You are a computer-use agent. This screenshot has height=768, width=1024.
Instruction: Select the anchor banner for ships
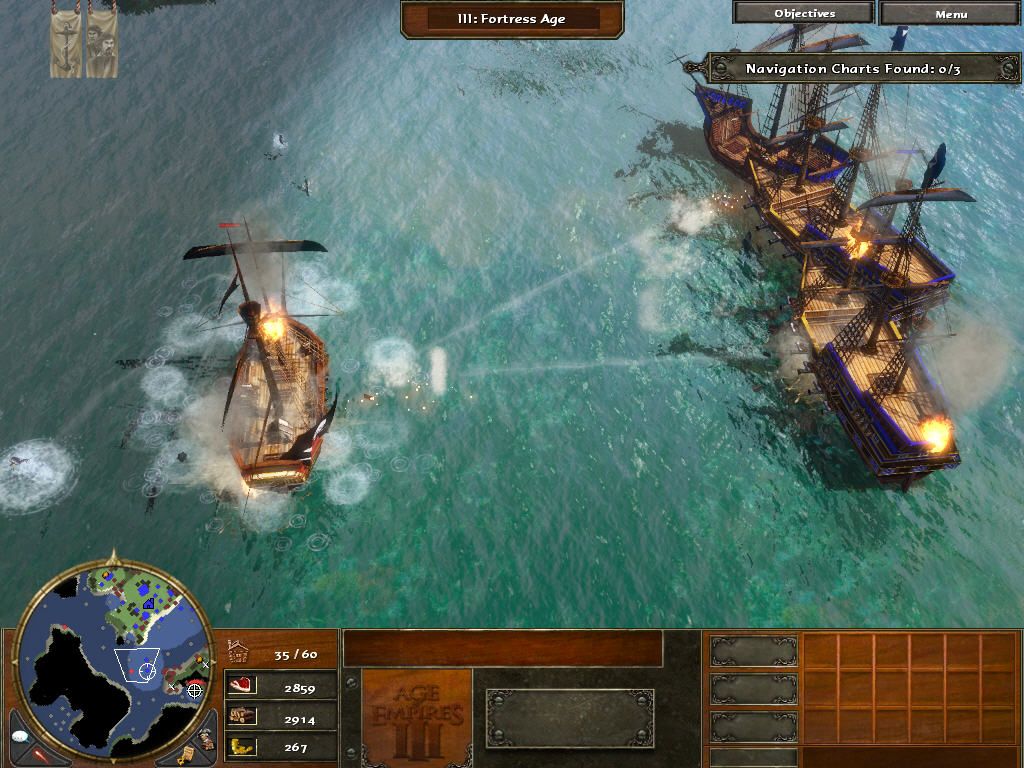[x=67, y=46]
